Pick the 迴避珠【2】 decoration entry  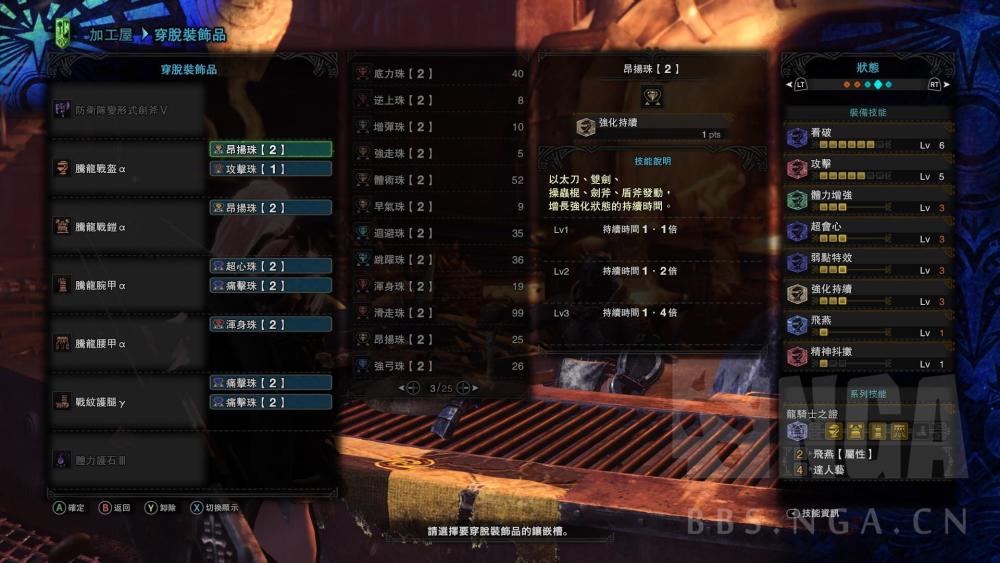click(440, 233)
